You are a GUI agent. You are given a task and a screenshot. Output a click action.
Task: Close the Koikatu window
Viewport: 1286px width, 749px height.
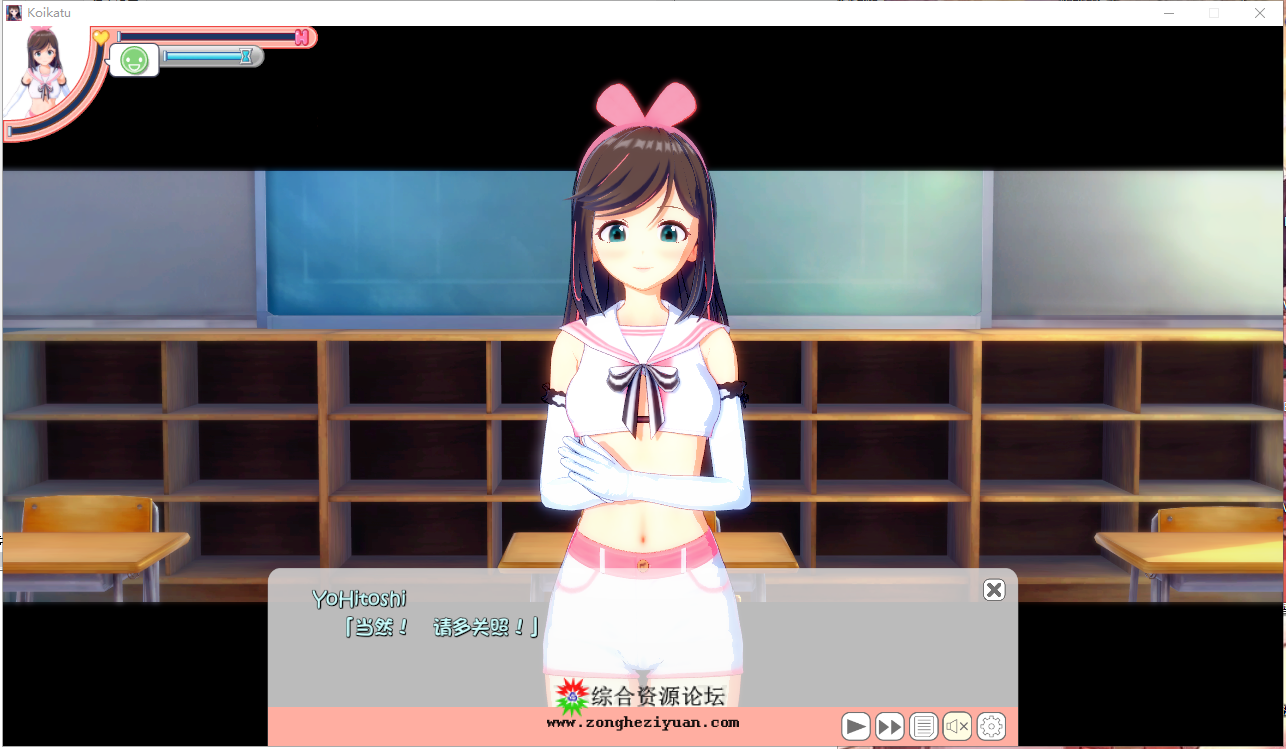click(x=1260, y=13)
